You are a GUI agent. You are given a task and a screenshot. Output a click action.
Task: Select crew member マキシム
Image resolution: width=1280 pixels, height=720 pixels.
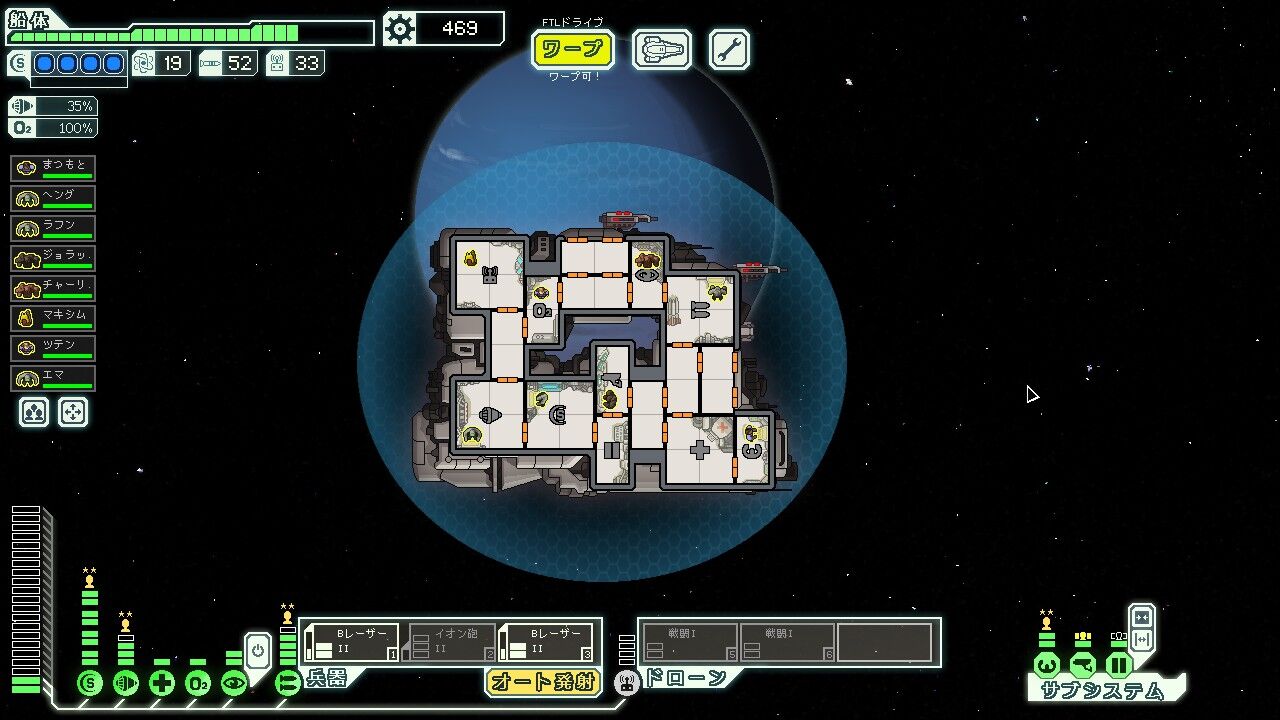53,318
